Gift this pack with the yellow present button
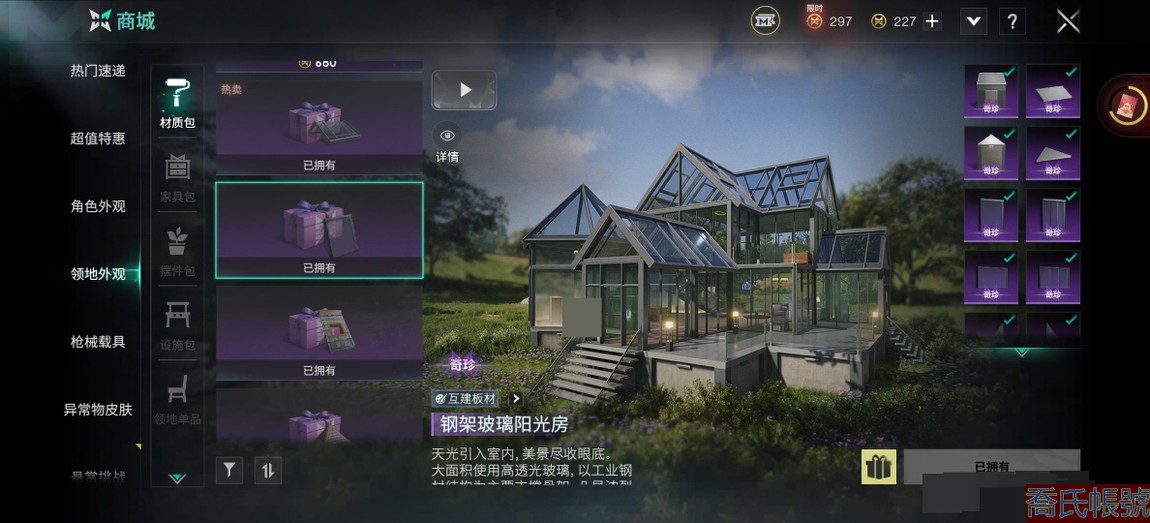The image size is (1150, 523). [878, 467]
